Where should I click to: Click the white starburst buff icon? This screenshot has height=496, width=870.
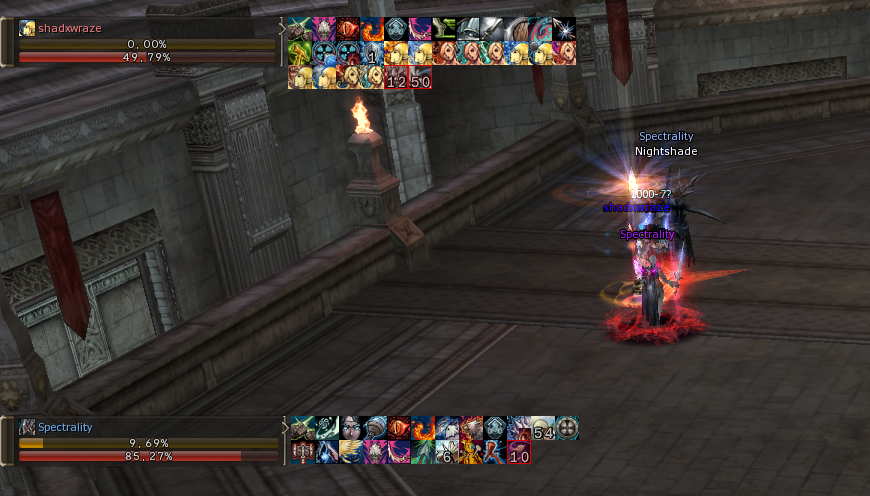pos(564,29)
